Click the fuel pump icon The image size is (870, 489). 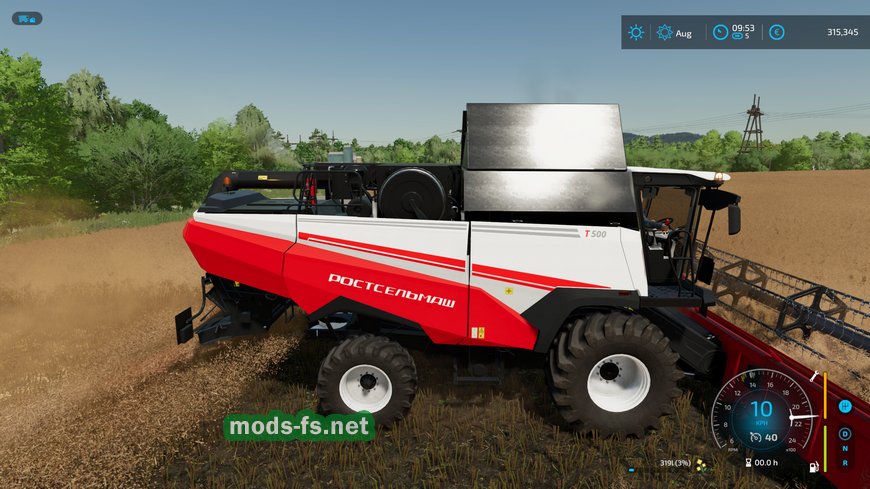pos(814,466)
